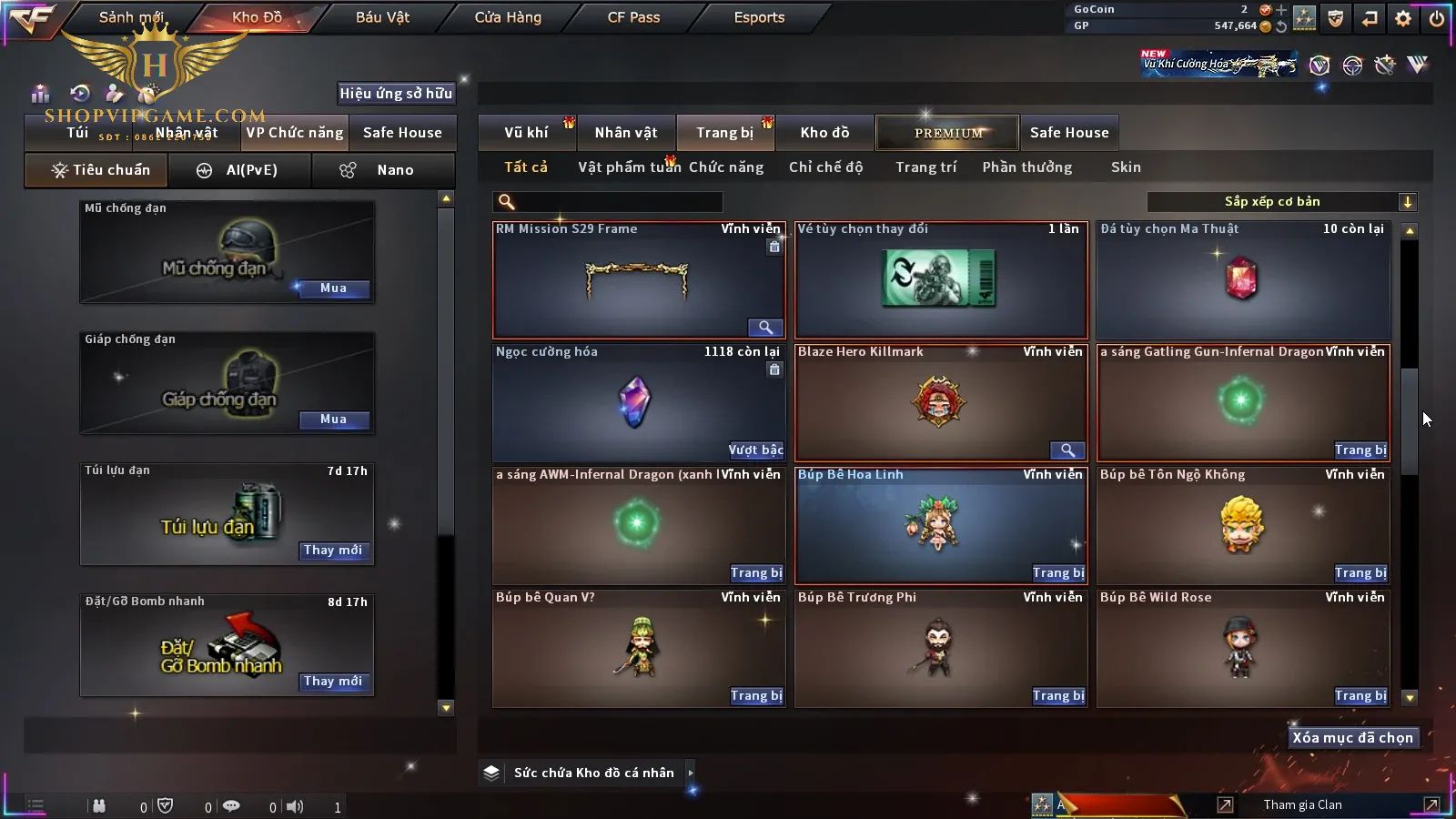Open the Cửa Hàng shop menu

pos(508,17)
